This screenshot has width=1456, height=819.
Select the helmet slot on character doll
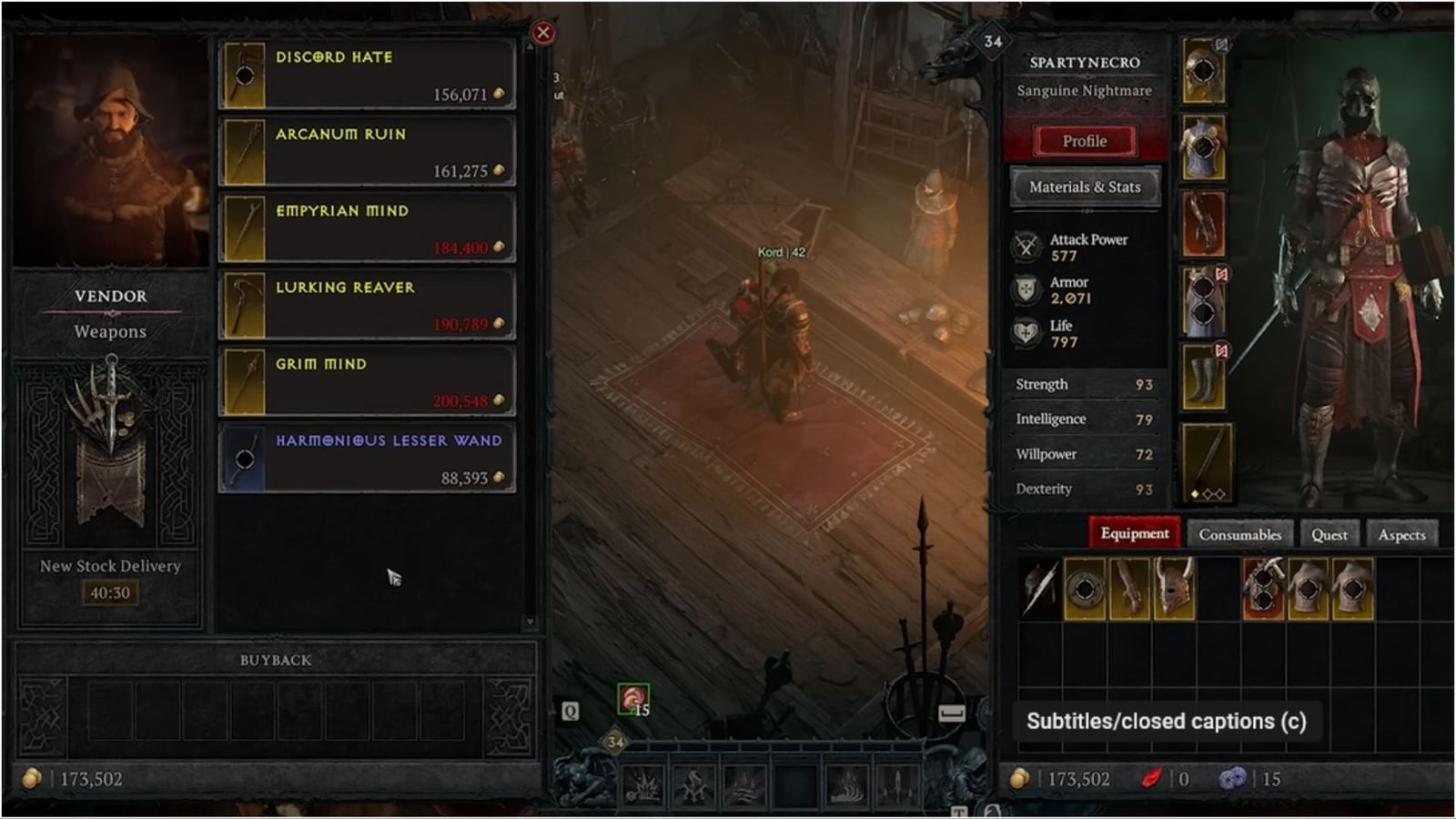click(x=1203, y=68)
